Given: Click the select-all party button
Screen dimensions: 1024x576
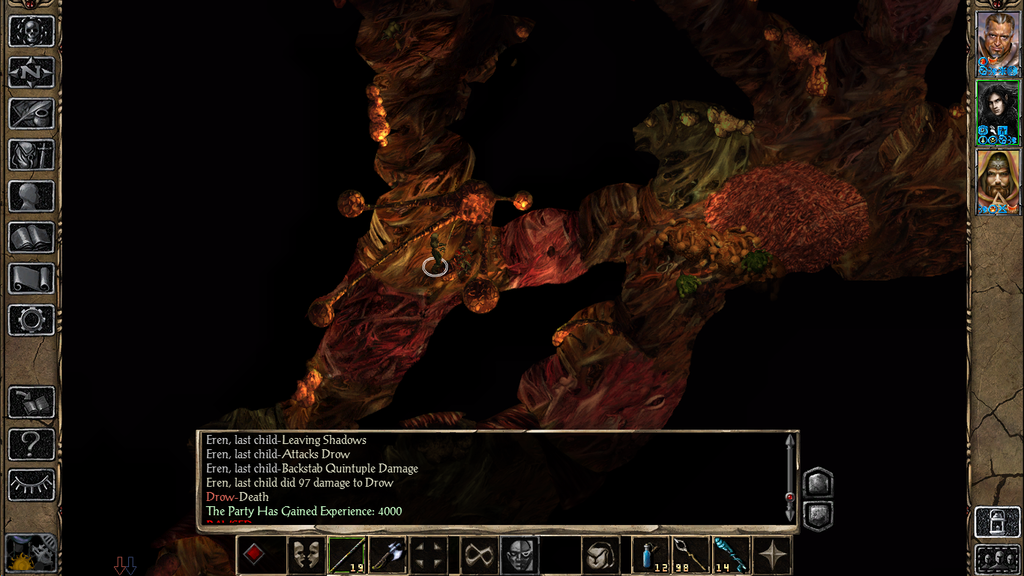Looking at the screenshot, I should pyautogui.click(x=997, y=558).
